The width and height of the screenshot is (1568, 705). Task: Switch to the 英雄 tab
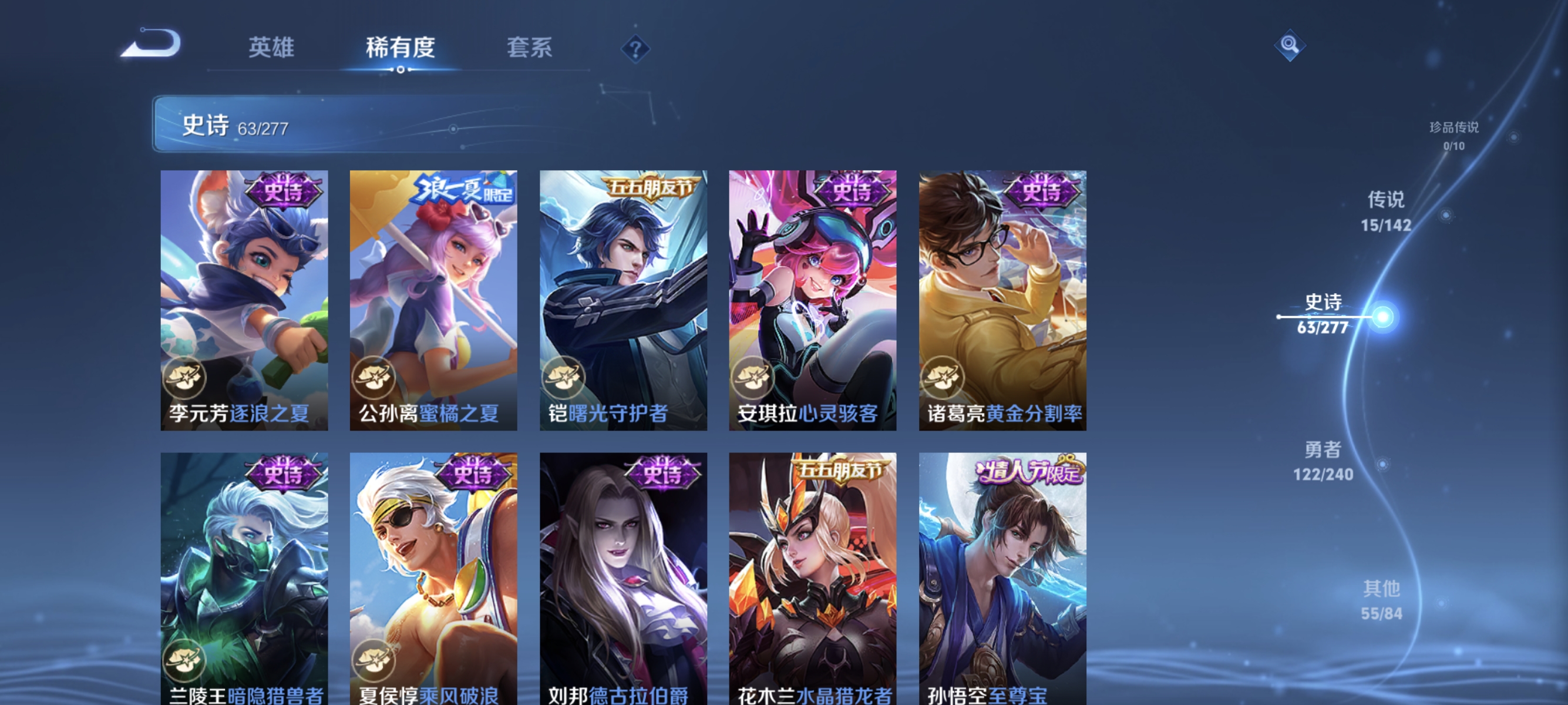click(271, 48)
